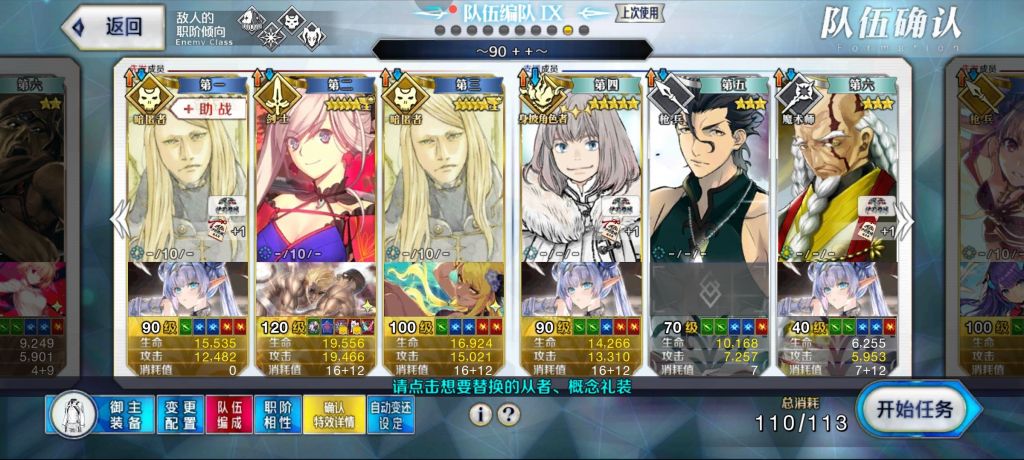Show 职阶相性 class affinity chart
The image size is (1024, 460).
[278, 414]
